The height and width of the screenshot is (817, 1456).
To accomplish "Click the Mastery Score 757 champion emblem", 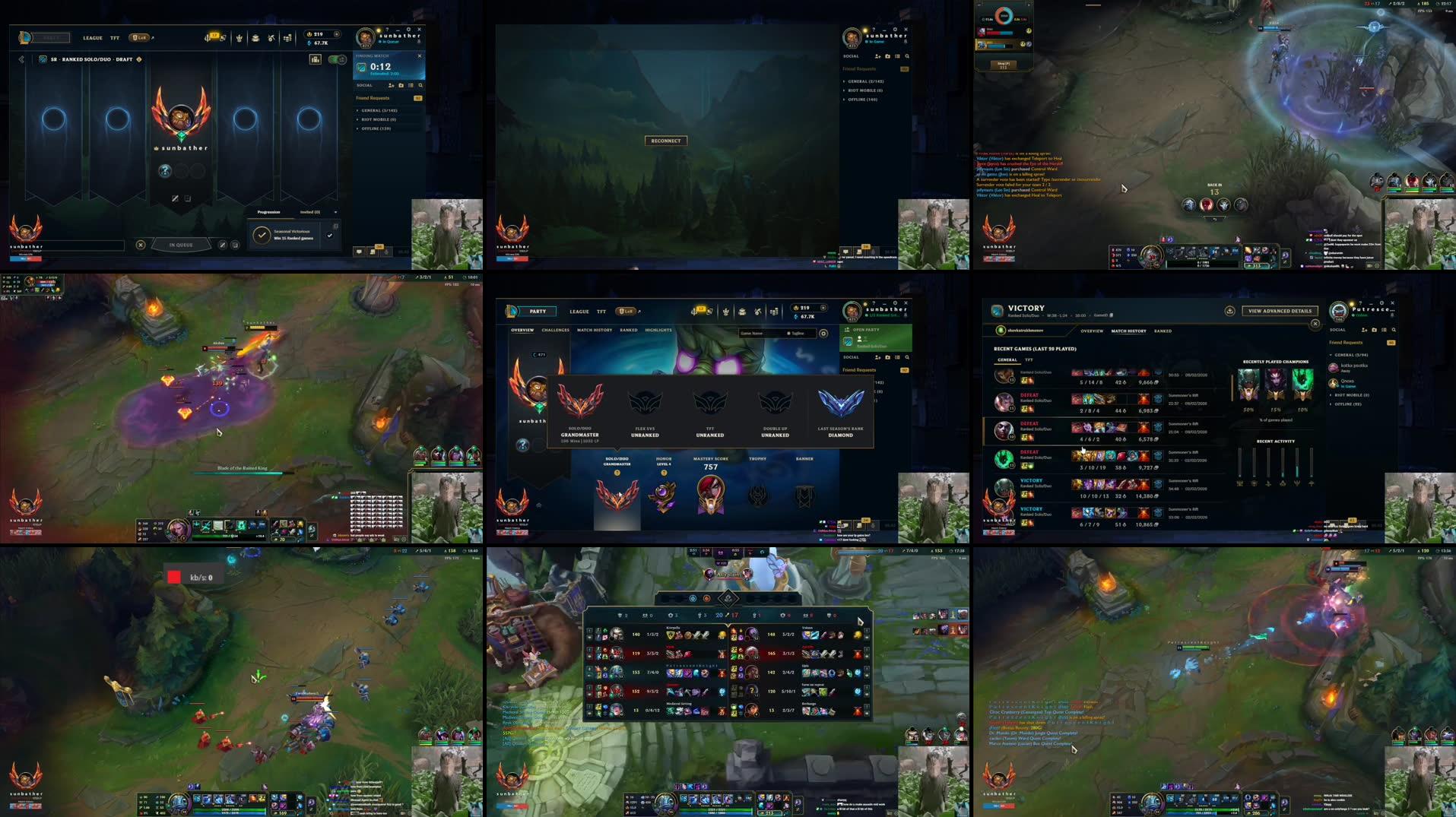I will (x=710, y=495).
